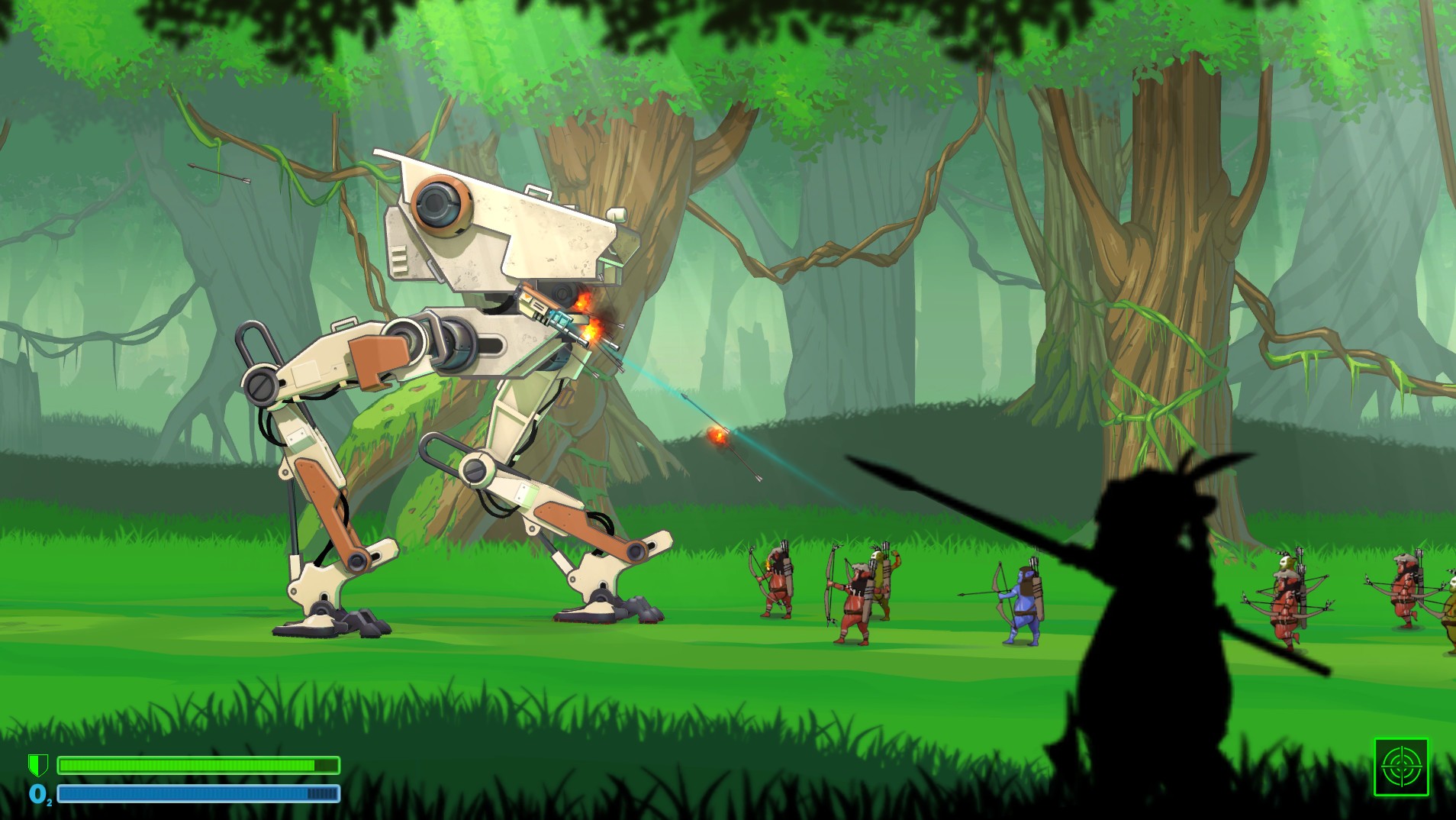Select the red archer drawing his bow
The image size is (1456, 820).
click(855, 603)
